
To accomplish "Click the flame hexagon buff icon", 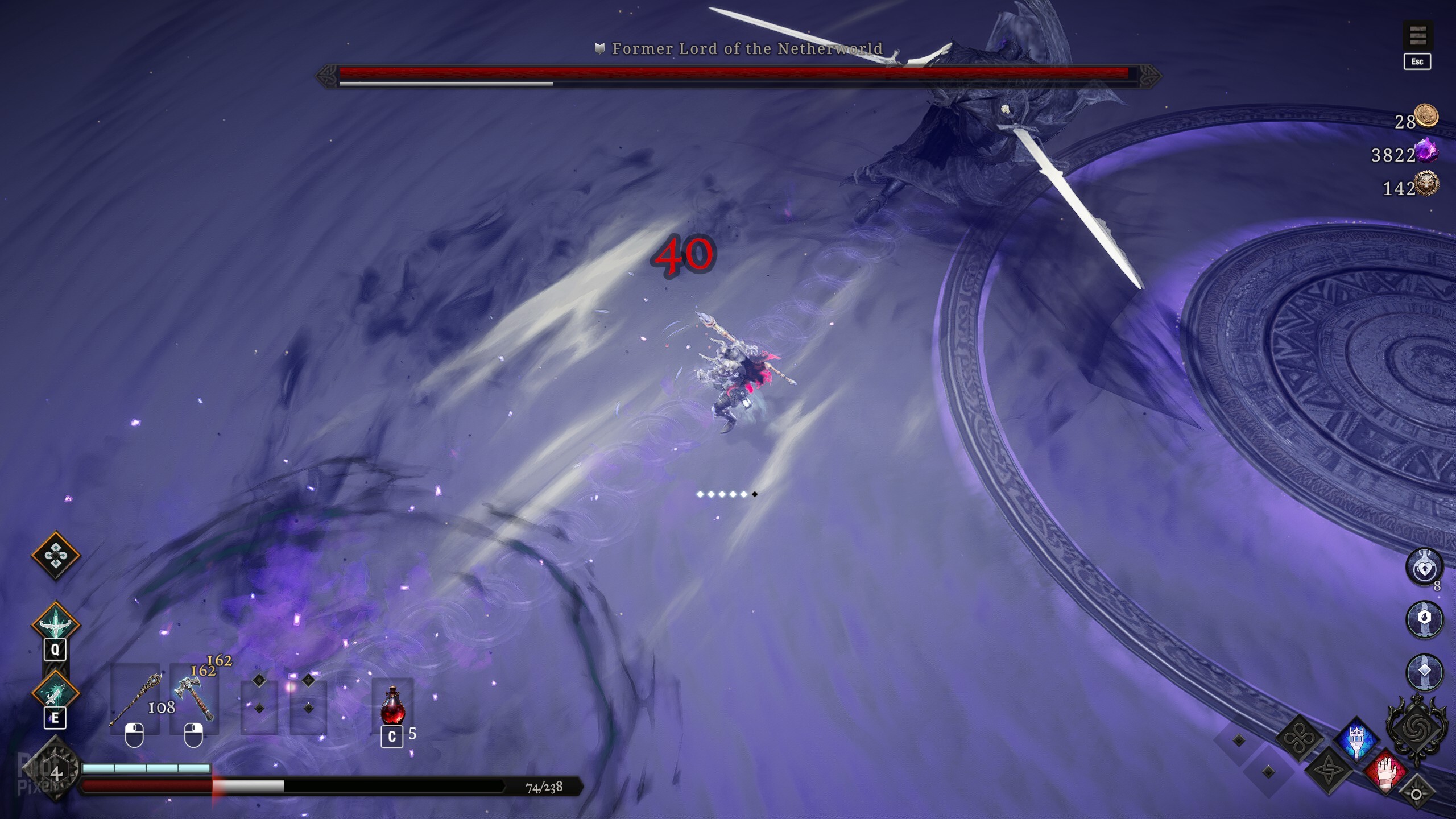I will [x=1424, y=619].
